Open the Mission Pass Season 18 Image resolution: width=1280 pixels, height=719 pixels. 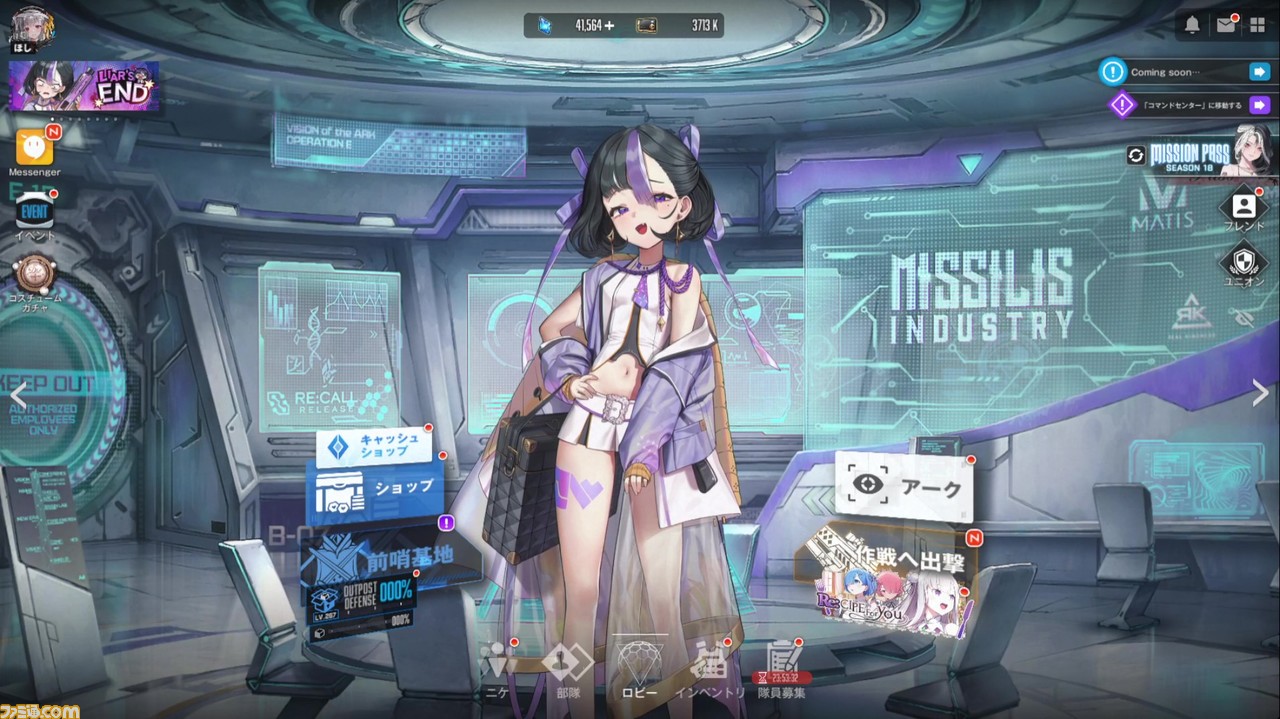[1192, 155]
